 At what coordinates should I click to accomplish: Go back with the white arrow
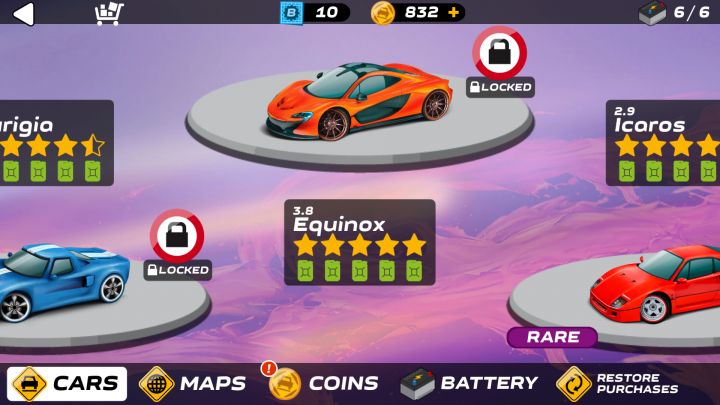[22, 13]
